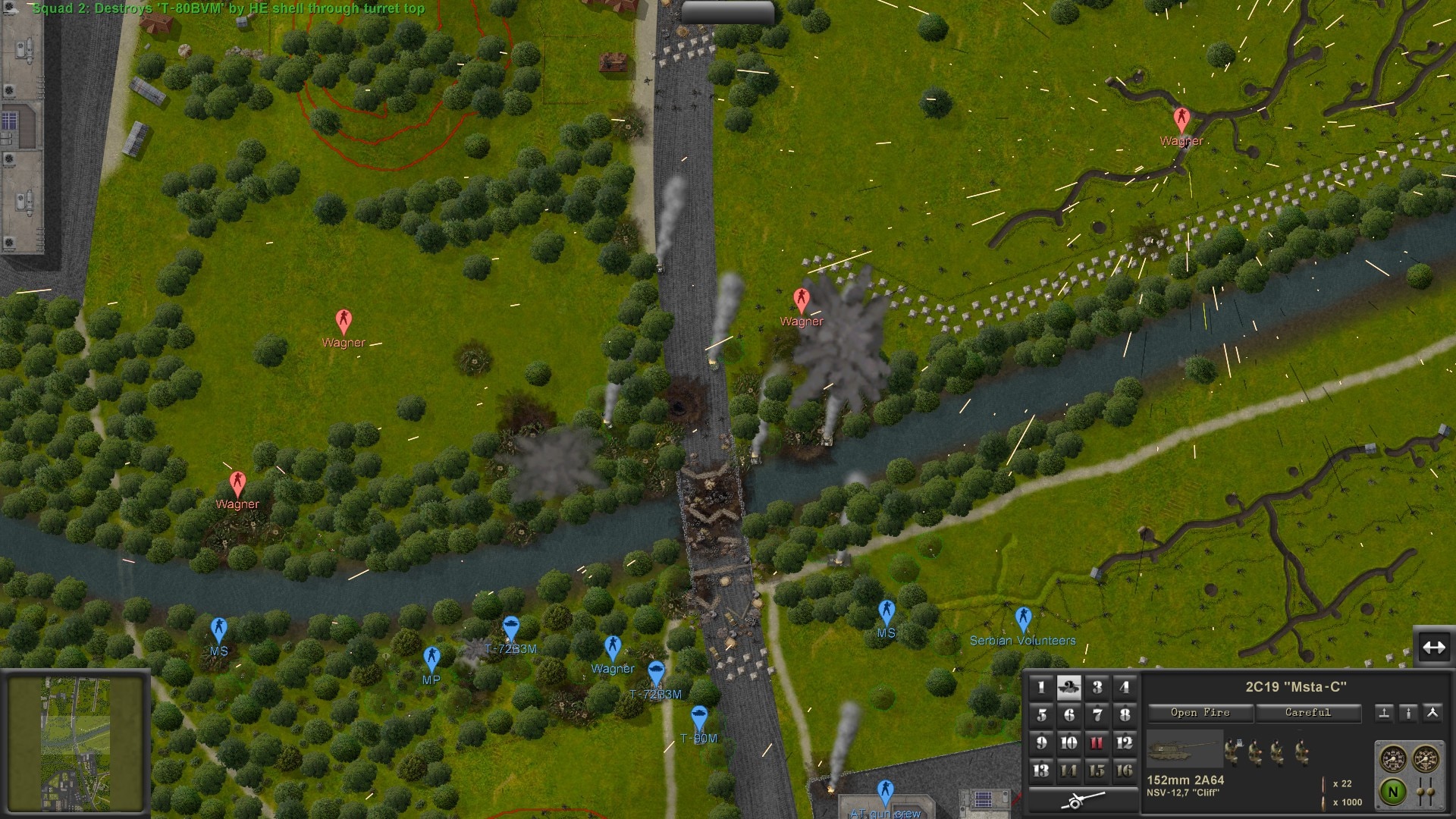Select the MP squad marker
Image resolution: width=1456 pixels, height=819 pixels.
431,658
